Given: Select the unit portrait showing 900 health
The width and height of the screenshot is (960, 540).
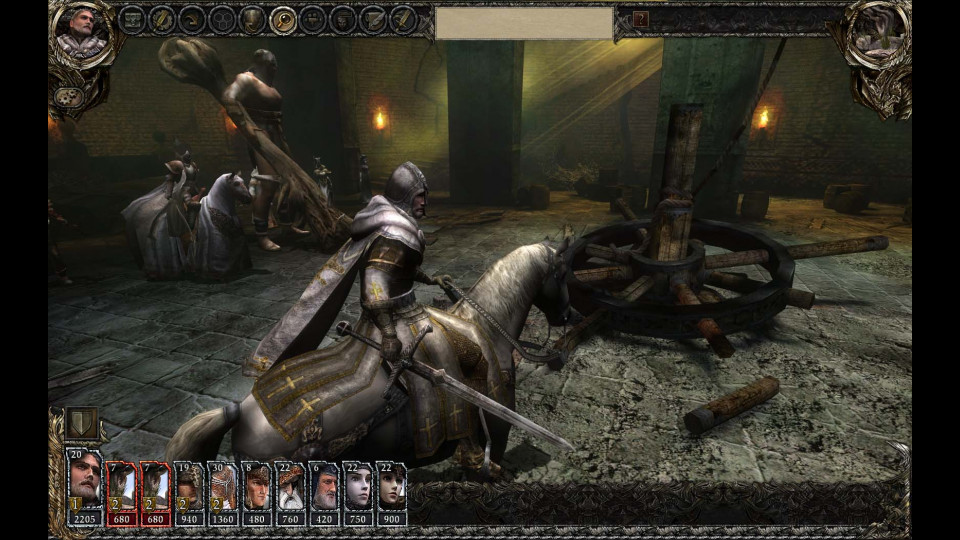Looking at the screenshot, I should click(x=391, y=487).
